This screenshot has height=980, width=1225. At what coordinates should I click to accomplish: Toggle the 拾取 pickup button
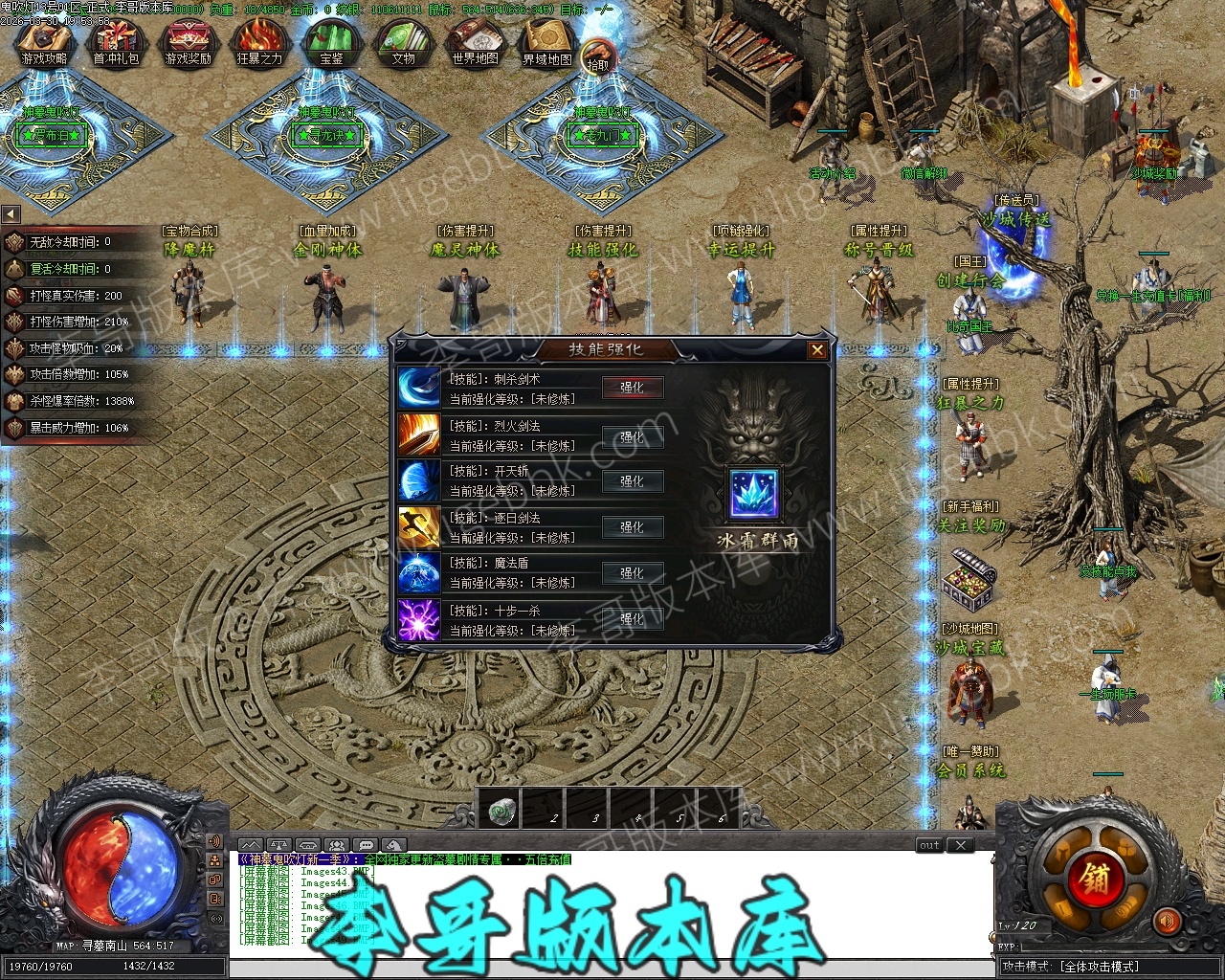[x=598, y=59]
